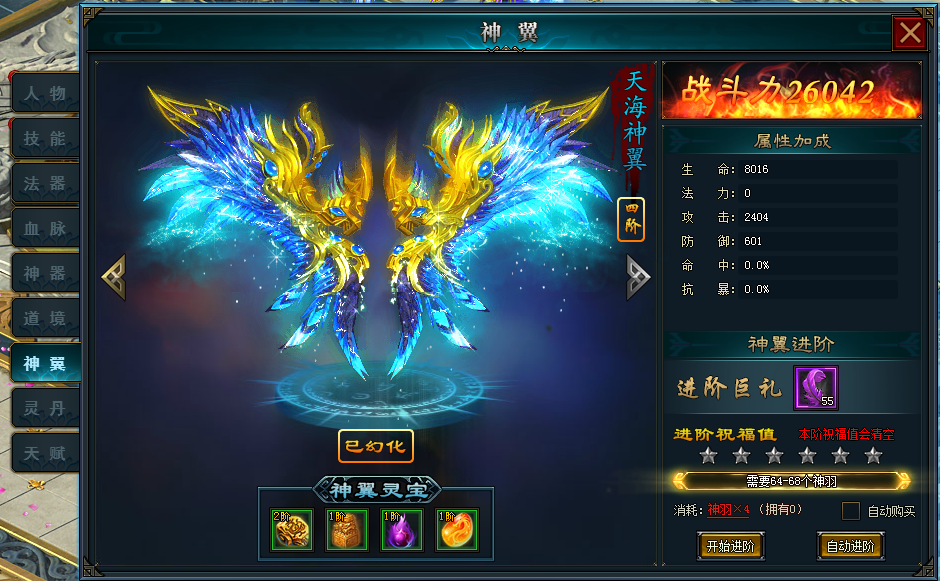The width and height of the screenshot is (940, 581).
Task: Activate 自动进阶 auto-advance button
Action: [x=850, y=546]
